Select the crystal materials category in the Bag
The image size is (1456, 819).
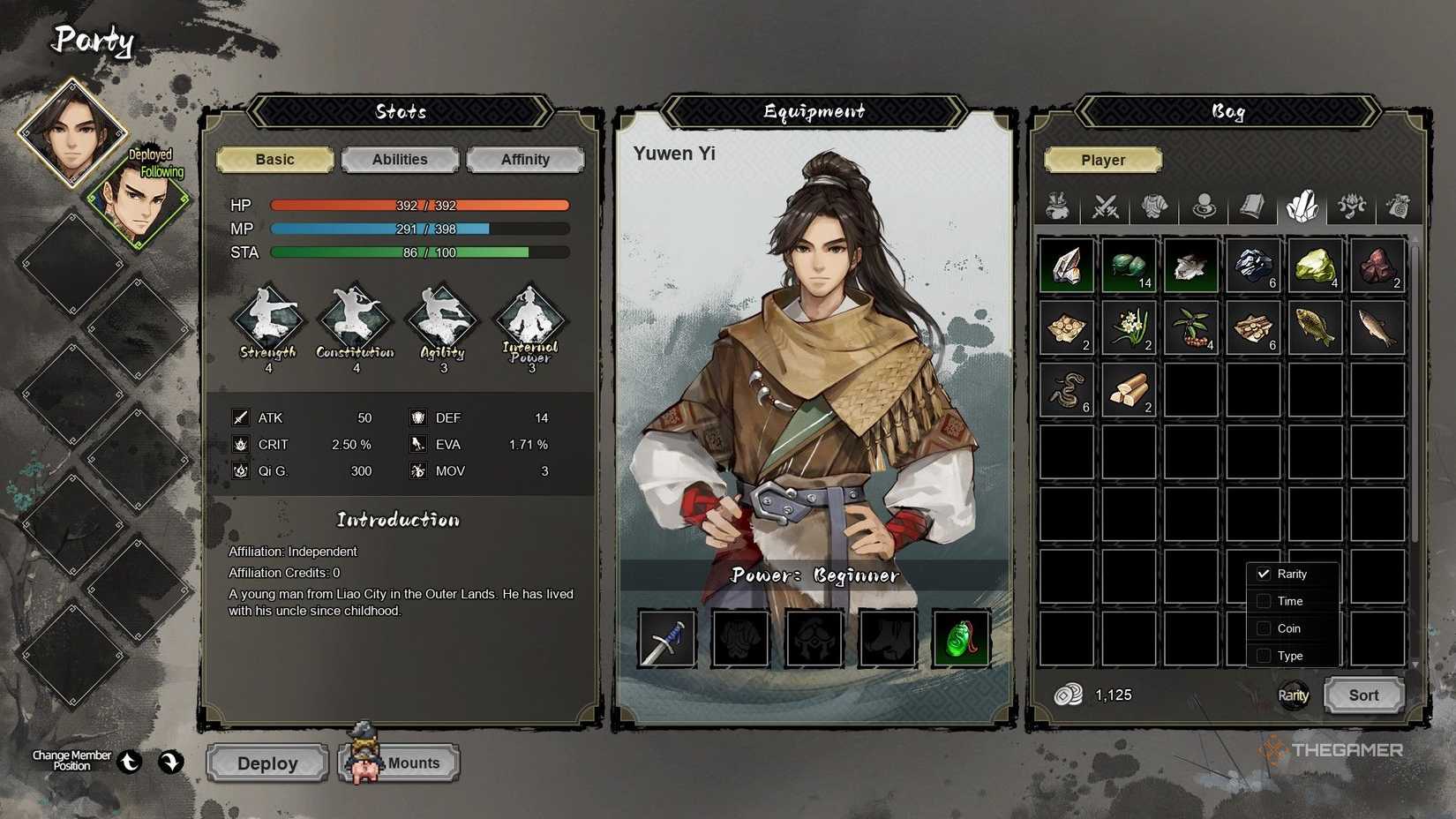pyautogui.click(x=1303, y=207)
